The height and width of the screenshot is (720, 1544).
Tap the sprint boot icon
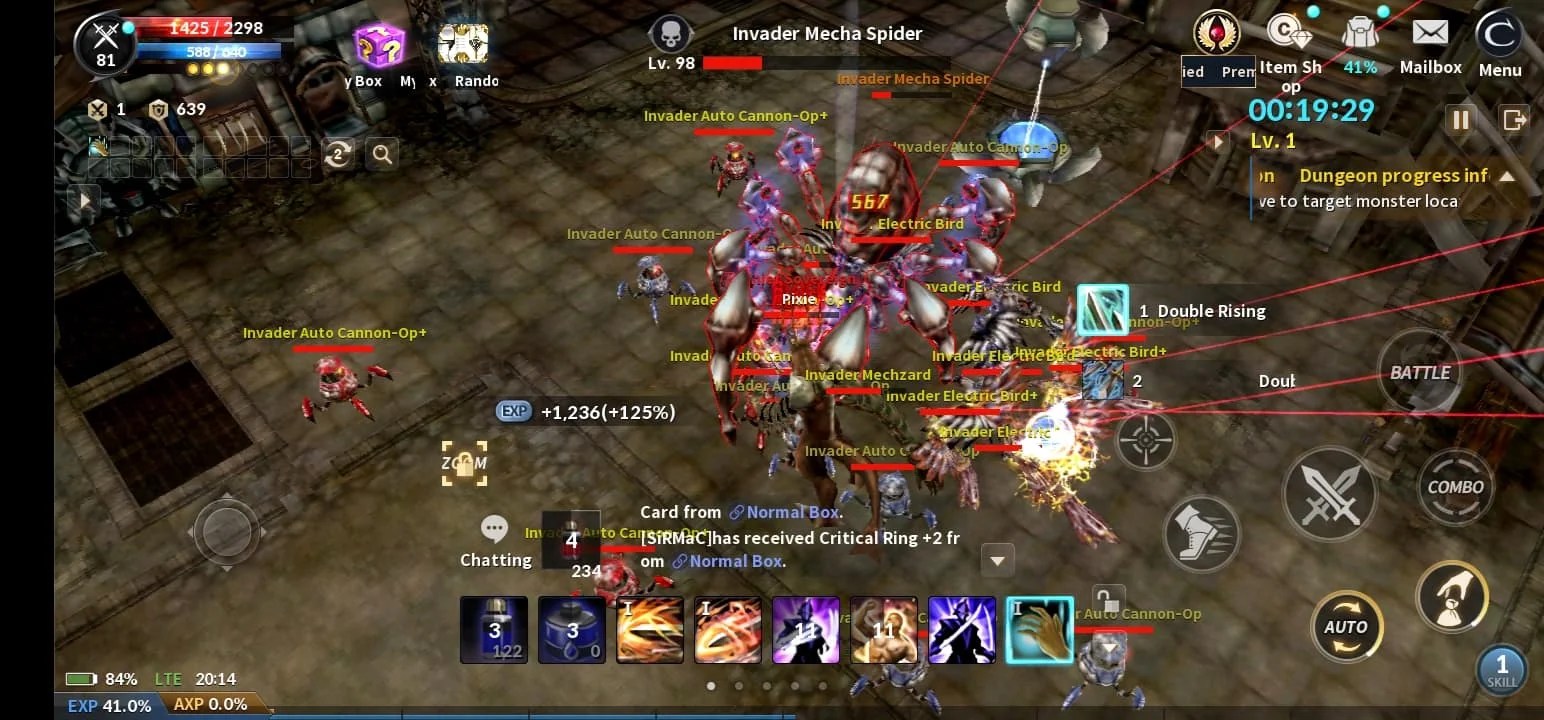(1202, 534)
